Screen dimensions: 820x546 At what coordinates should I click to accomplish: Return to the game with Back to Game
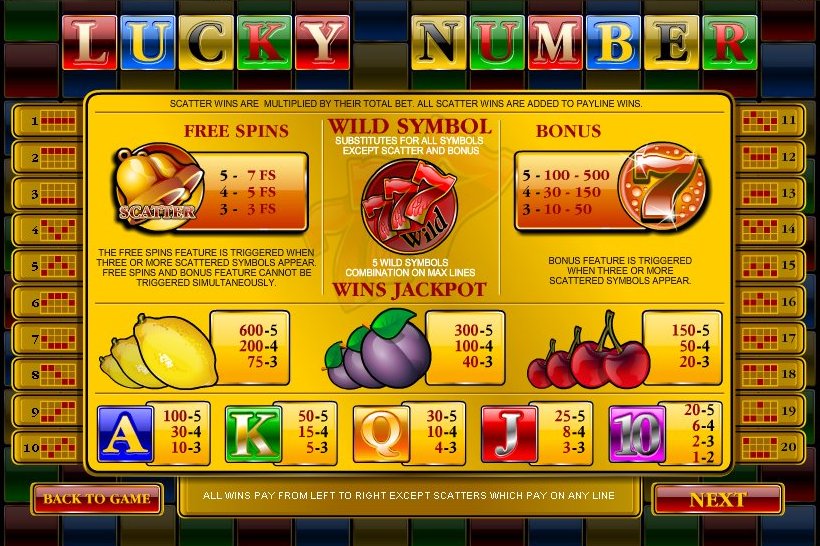click(97, 498)
